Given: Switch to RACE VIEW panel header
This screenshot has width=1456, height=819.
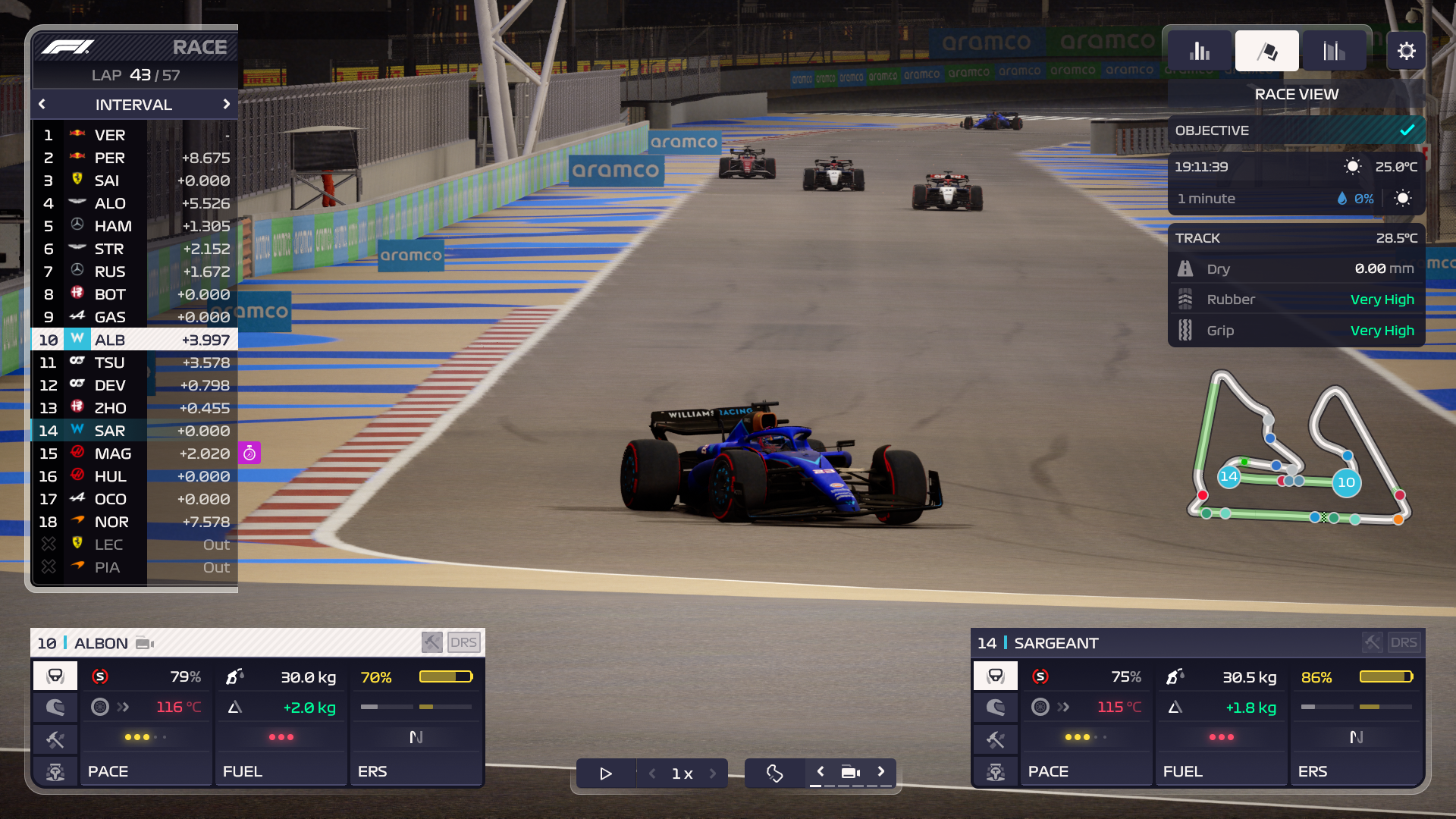Looking at the screenshot, I should [x=1295, y=94].
